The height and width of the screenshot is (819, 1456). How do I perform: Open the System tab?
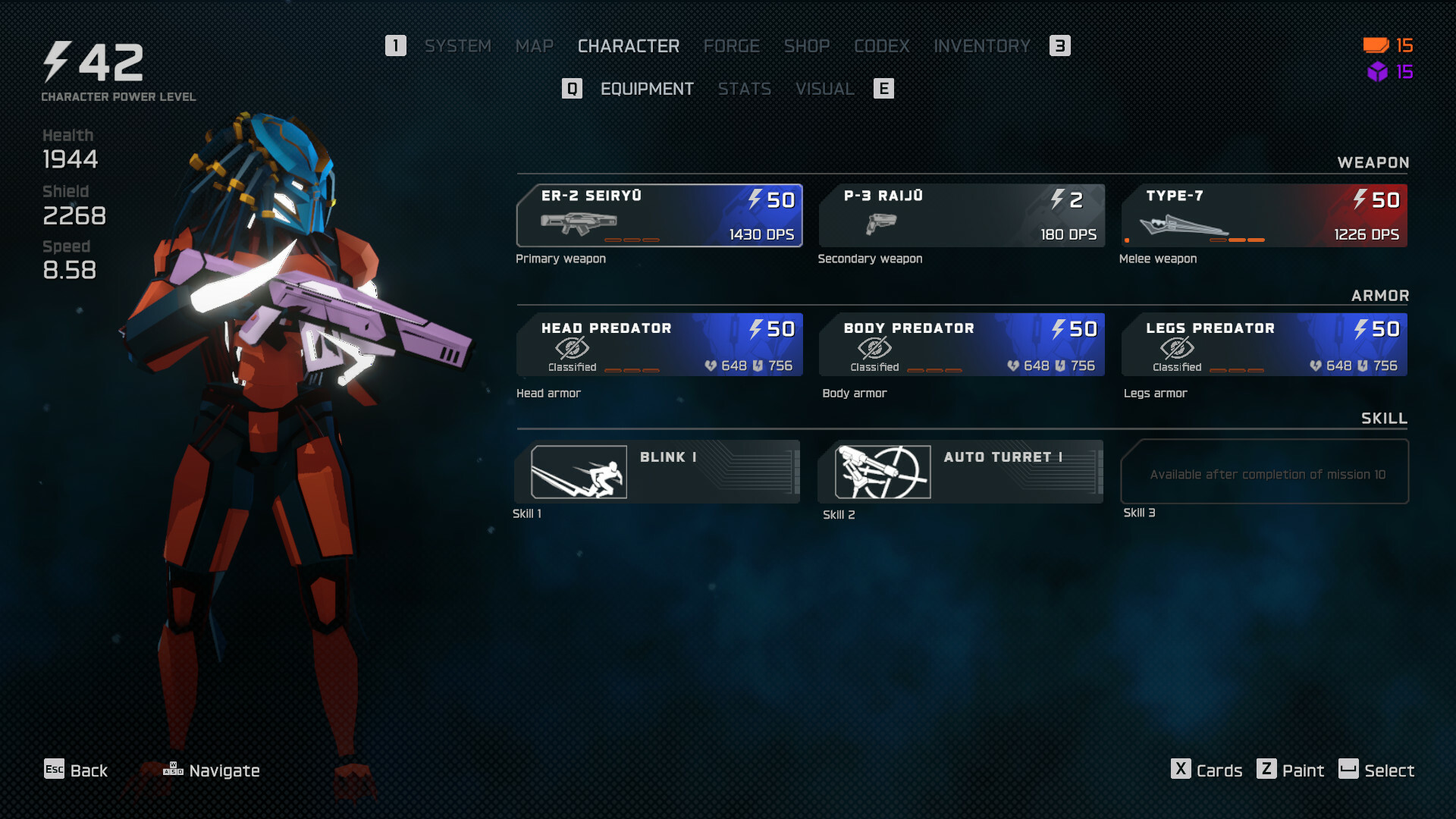(x=457, y=46)
